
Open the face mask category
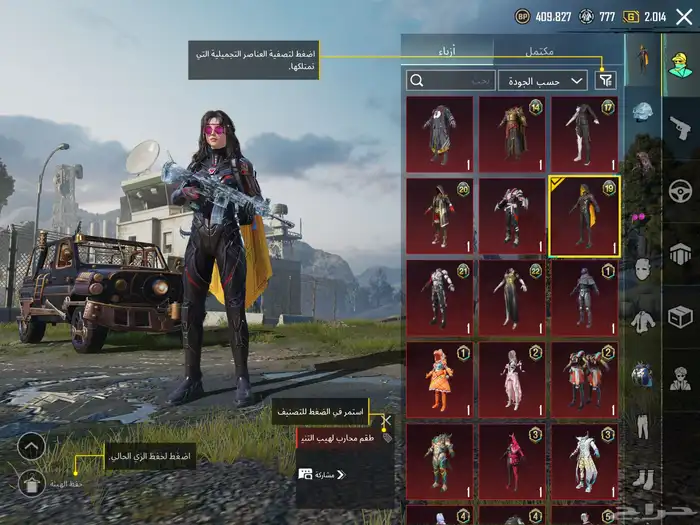[x=643, y=268]
